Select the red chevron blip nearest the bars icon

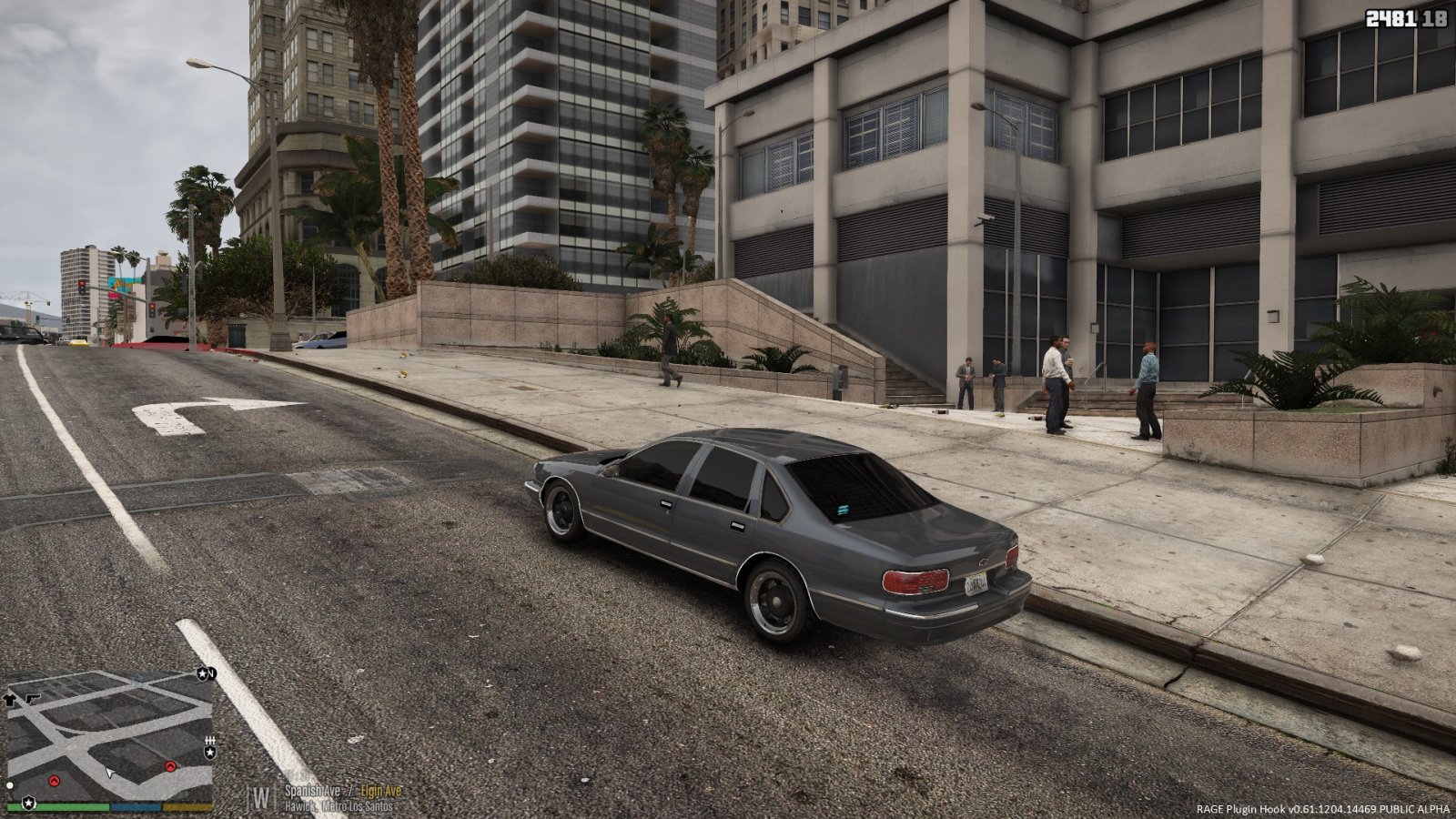click(x=170, y=767)
